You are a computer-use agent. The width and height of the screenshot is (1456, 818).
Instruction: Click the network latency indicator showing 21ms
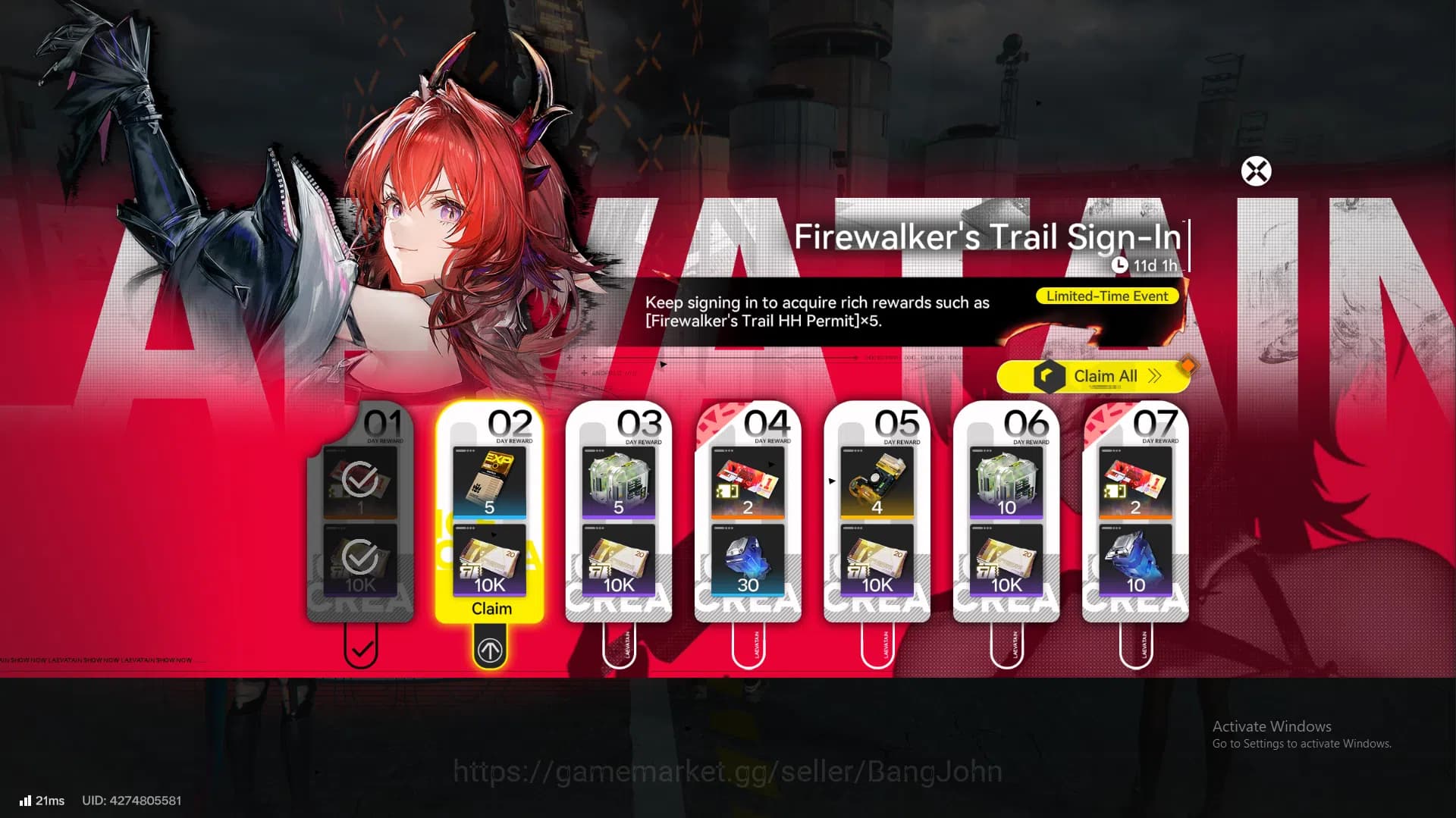coord(40,800)
